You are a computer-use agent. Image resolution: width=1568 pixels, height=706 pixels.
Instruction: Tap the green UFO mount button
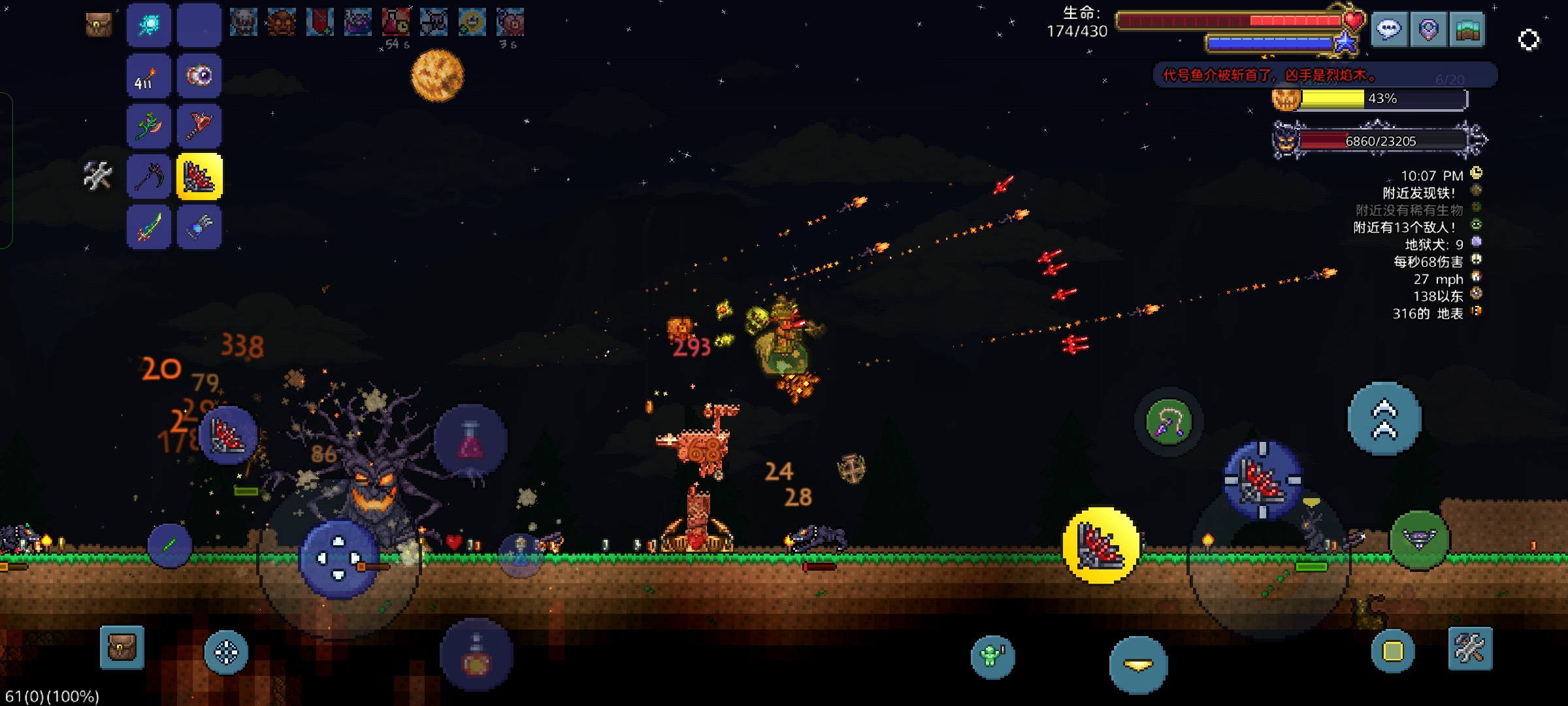1419,540
